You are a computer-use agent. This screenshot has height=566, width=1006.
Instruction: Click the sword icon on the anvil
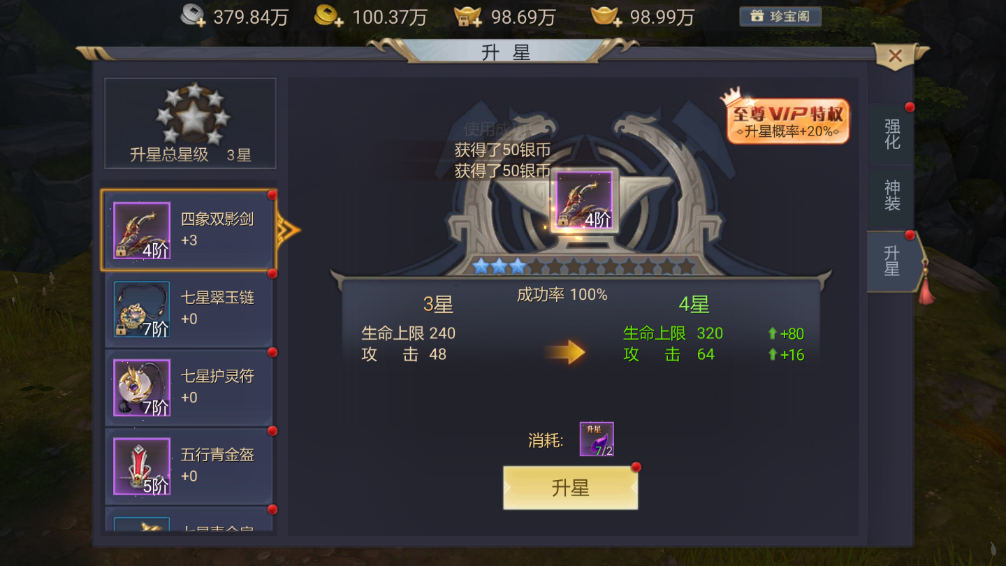point(584,200)
